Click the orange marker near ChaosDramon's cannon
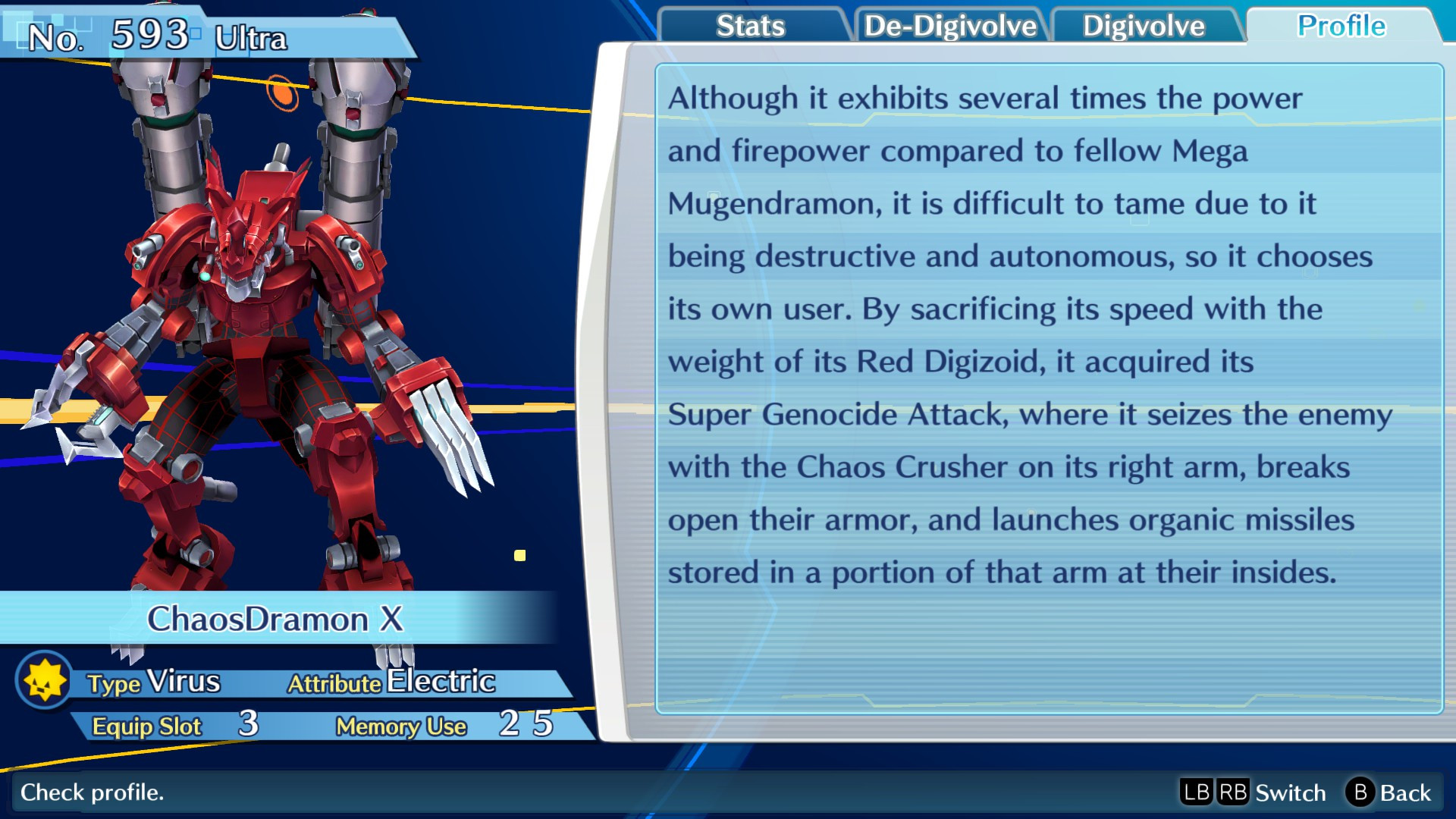 [x=281, y=94]
